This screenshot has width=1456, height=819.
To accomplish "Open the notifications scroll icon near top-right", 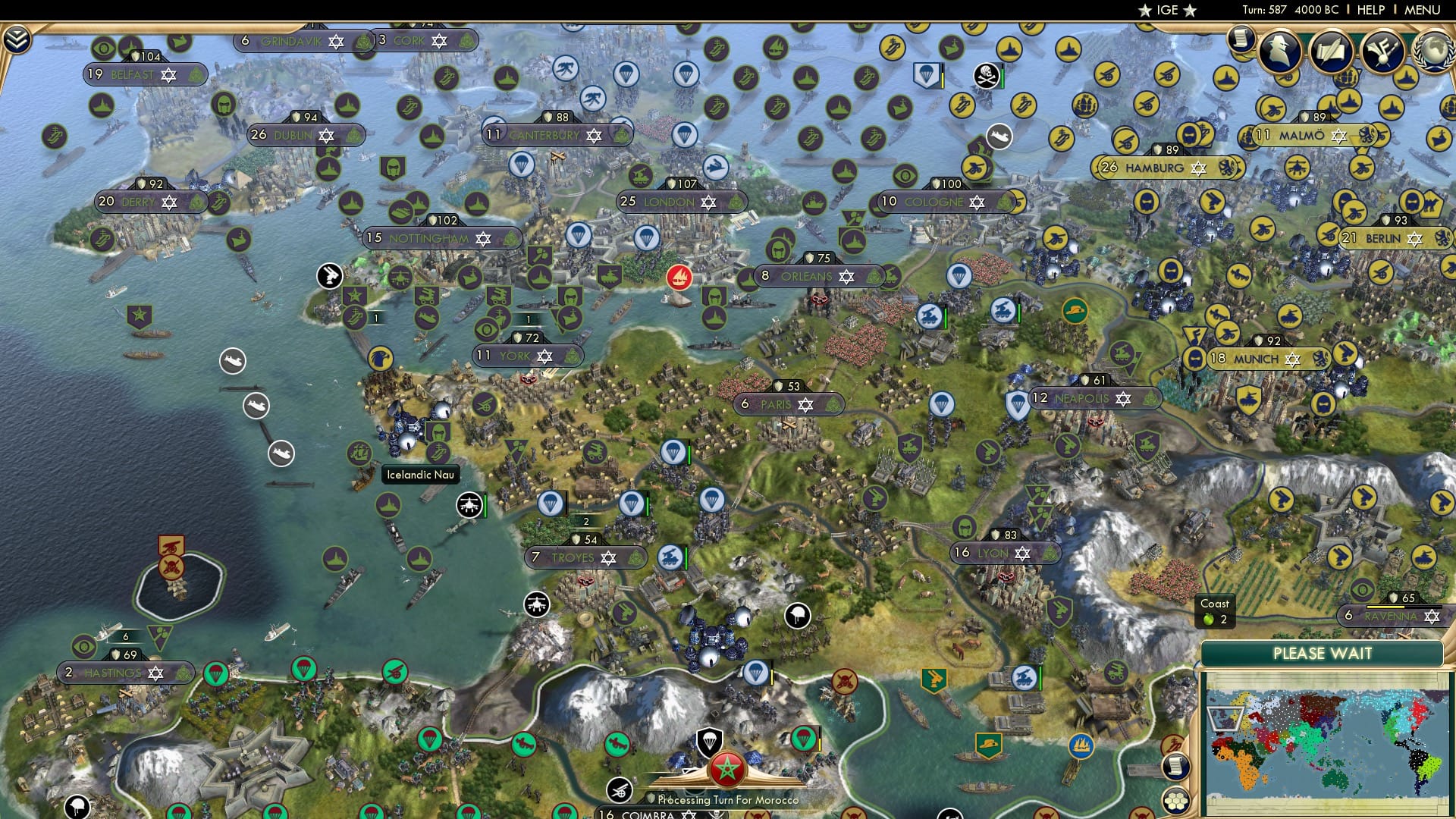I will 1241,42.
